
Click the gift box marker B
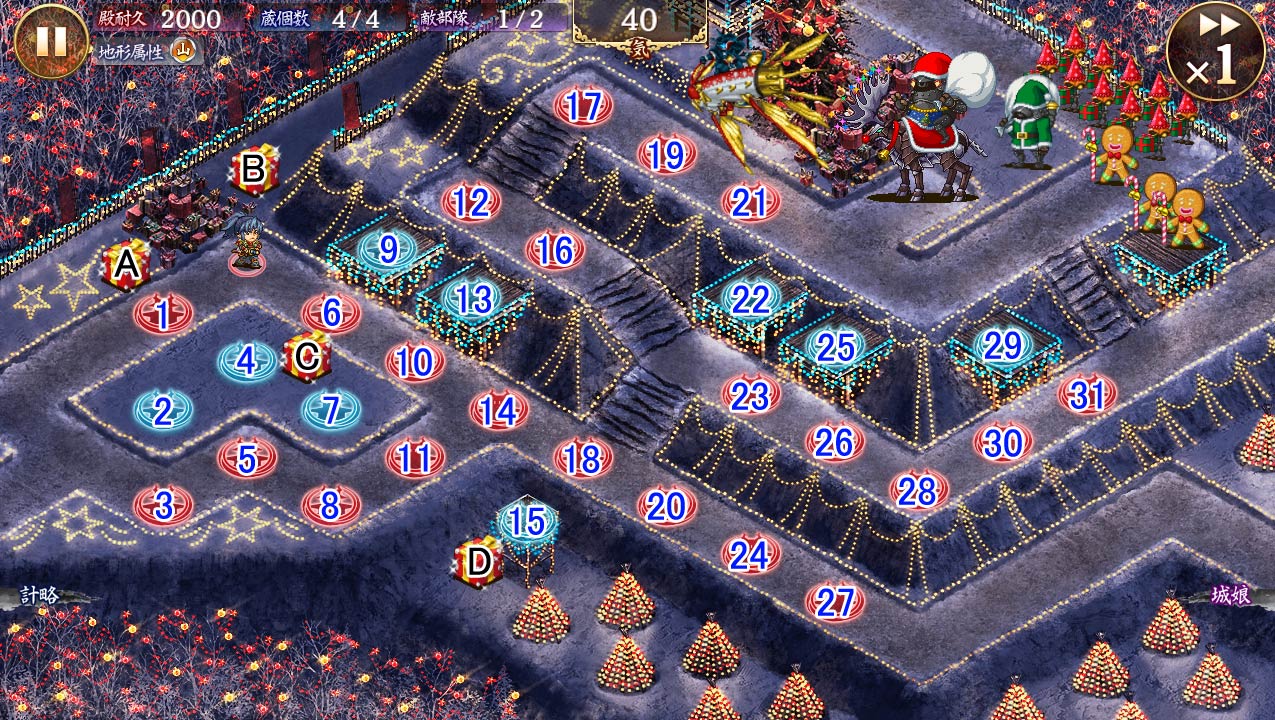click(x=253, y=170)
